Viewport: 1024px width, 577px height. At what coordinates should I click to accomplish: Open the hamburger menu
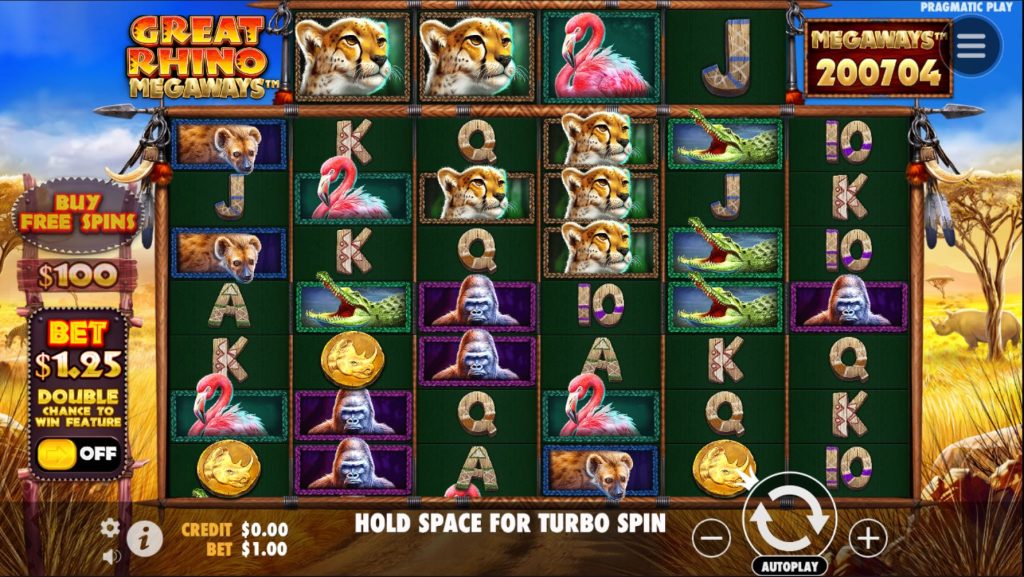coord(976,46)
